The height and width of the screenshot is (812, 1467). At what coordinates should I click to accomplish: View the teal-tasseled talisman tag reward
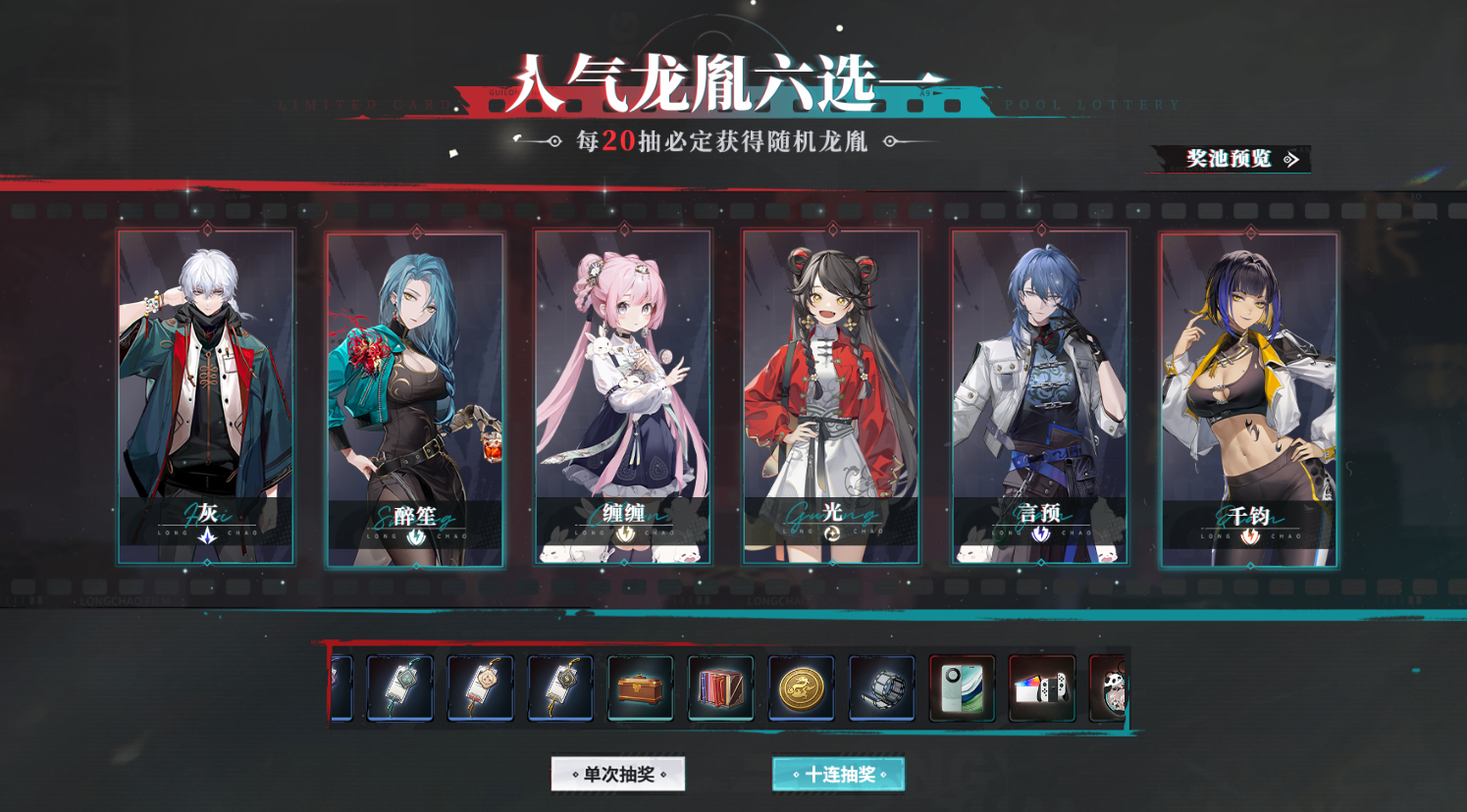(x=399, y=688)
